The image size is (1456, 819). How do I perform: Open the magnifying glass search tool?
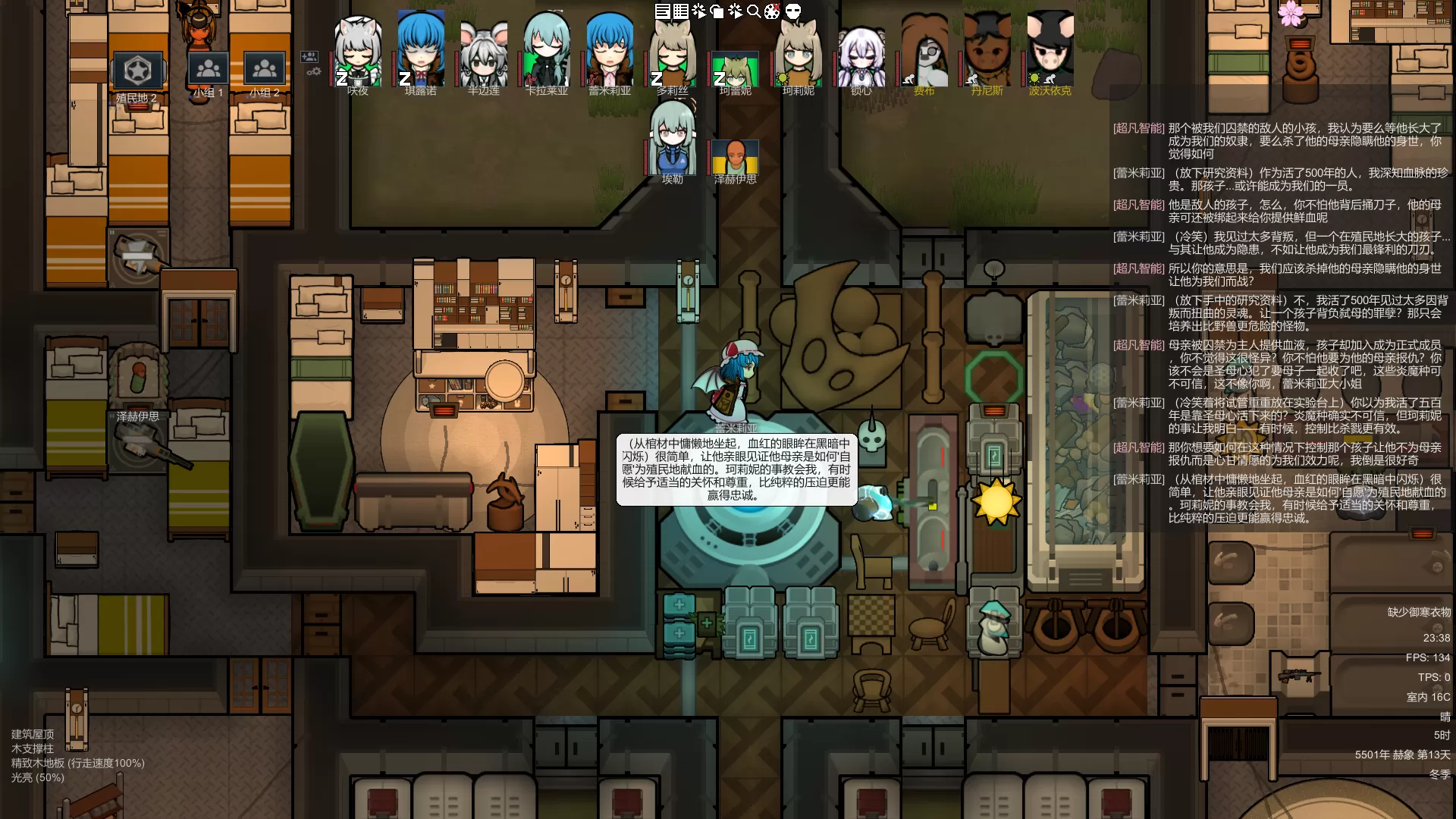(x=754, y=11)
